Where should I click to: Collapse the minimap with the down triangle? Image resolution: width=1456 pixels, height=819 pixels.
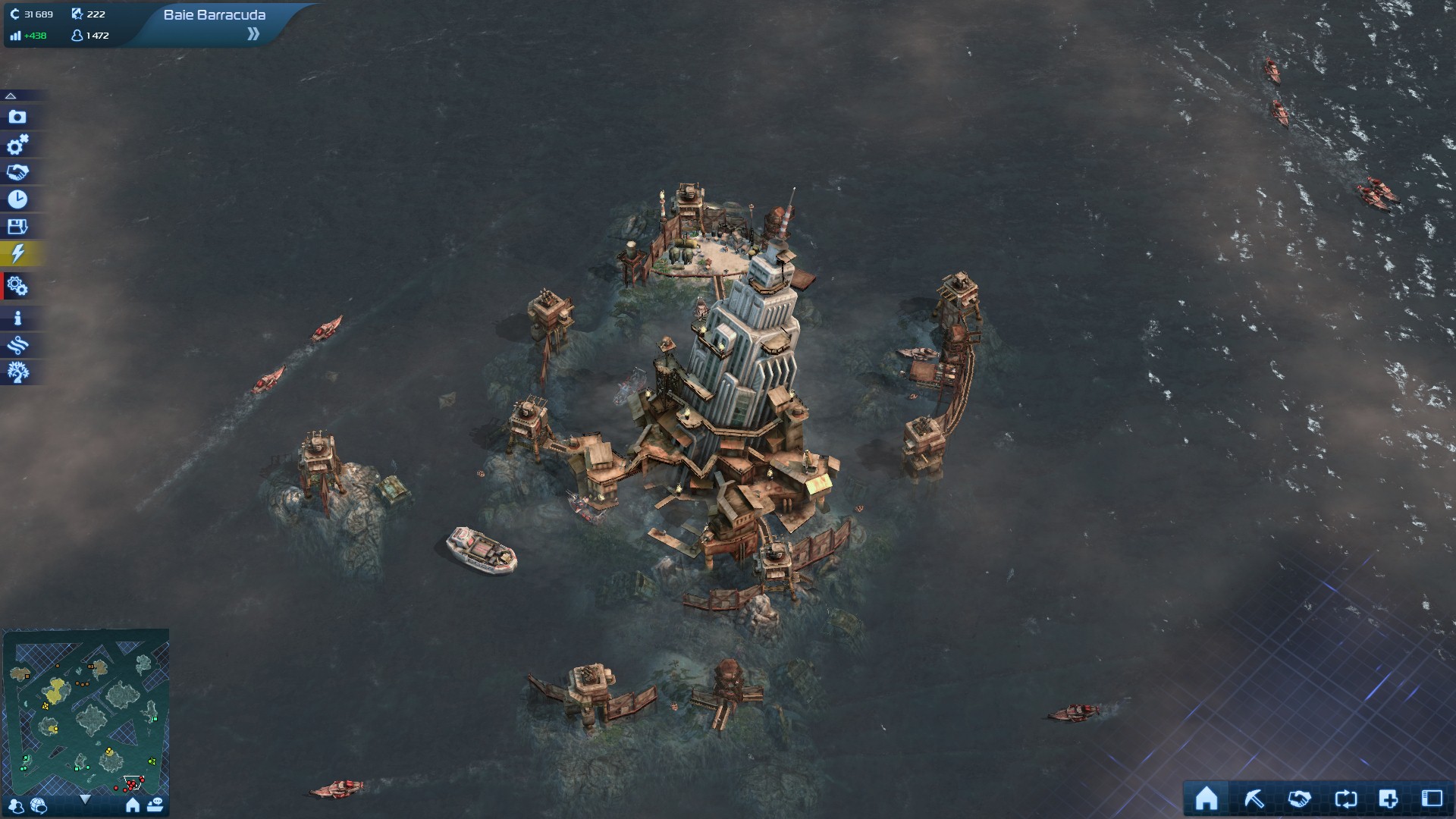pyautogui.click(x=85, y=799)
